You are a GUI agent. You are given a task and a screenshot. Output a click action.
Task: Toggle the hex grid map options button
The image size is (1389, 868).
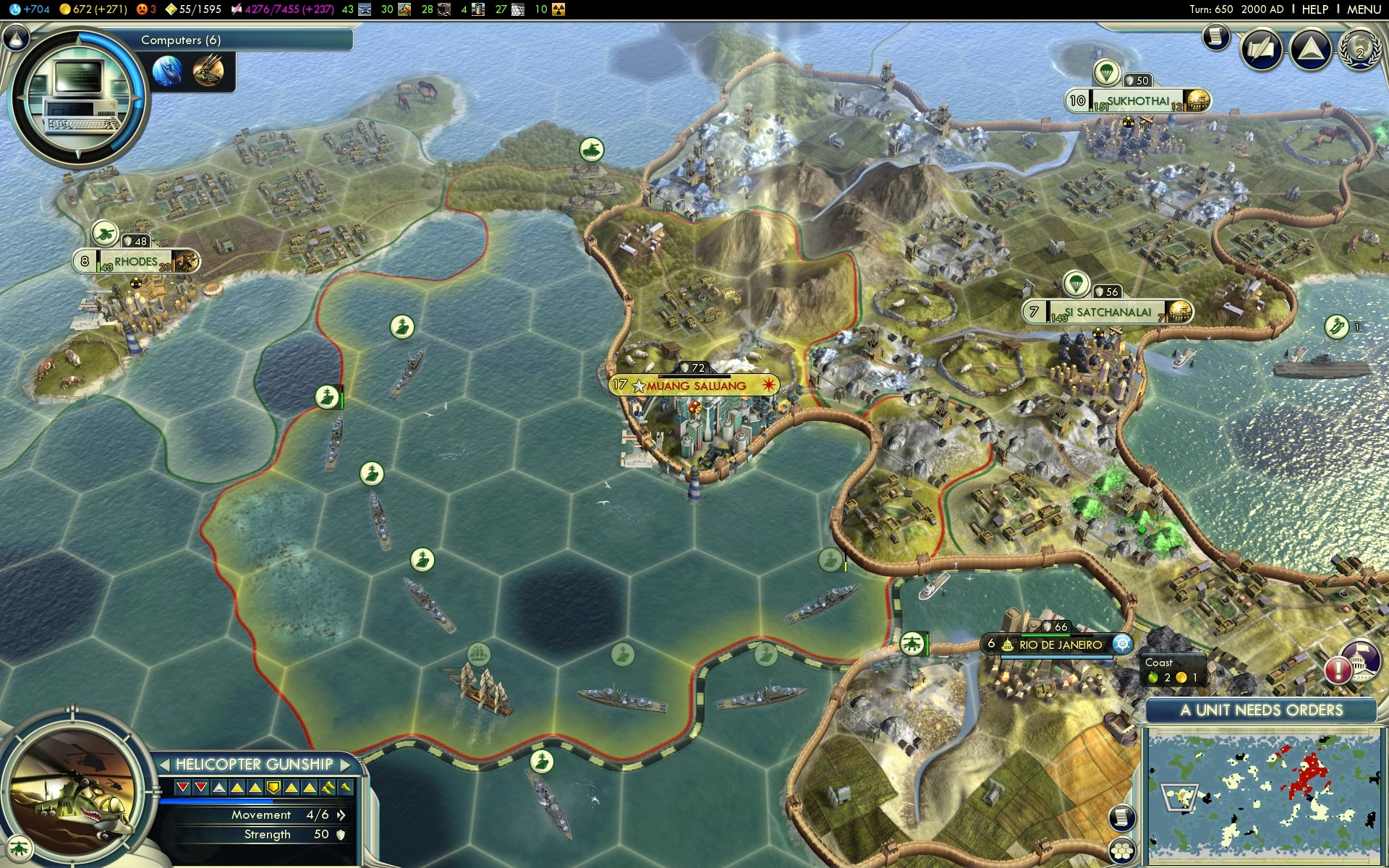(1122, 851)
